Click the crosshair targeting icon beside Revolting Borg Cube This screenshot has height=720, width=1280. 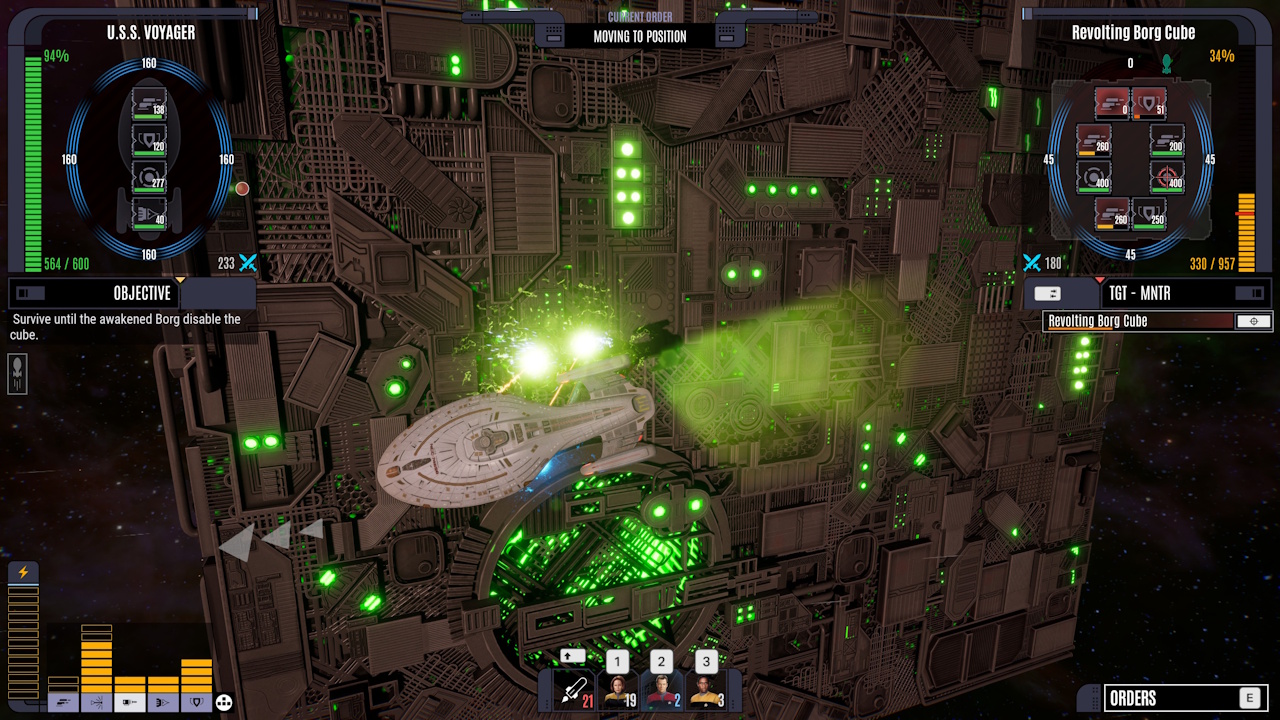[1253, 321]
